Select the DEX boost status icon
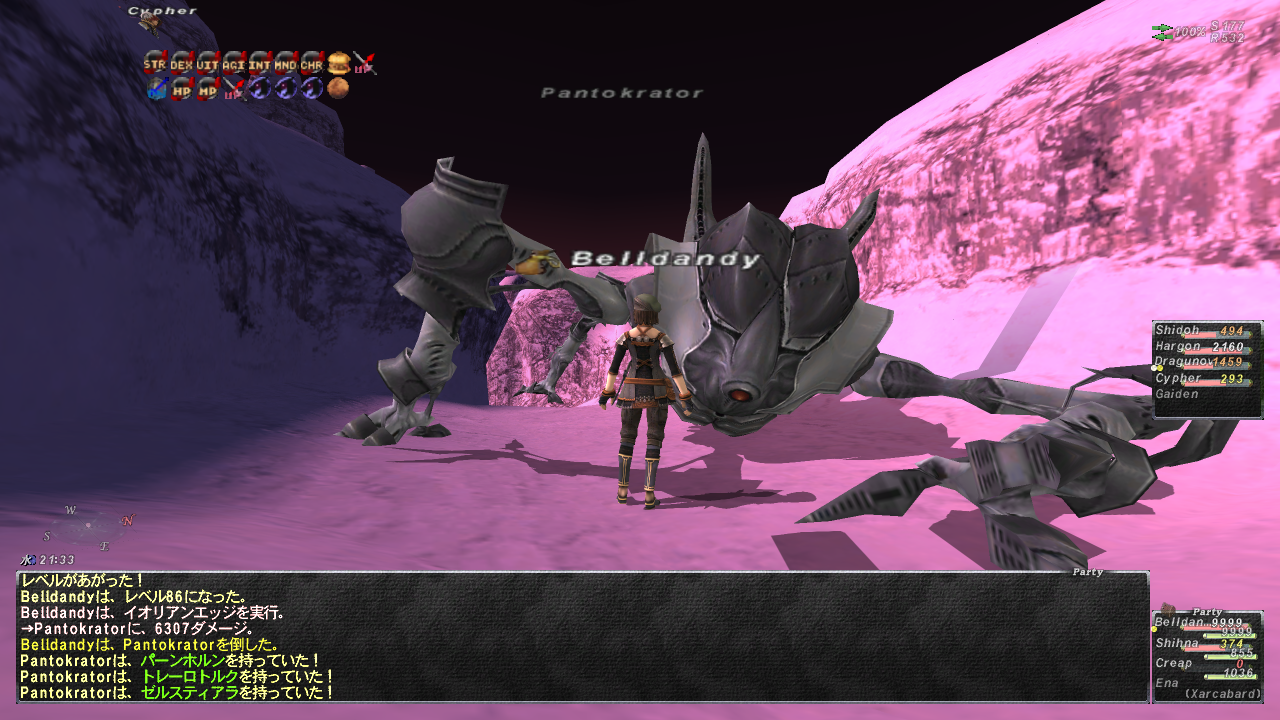 click(181, 63)
